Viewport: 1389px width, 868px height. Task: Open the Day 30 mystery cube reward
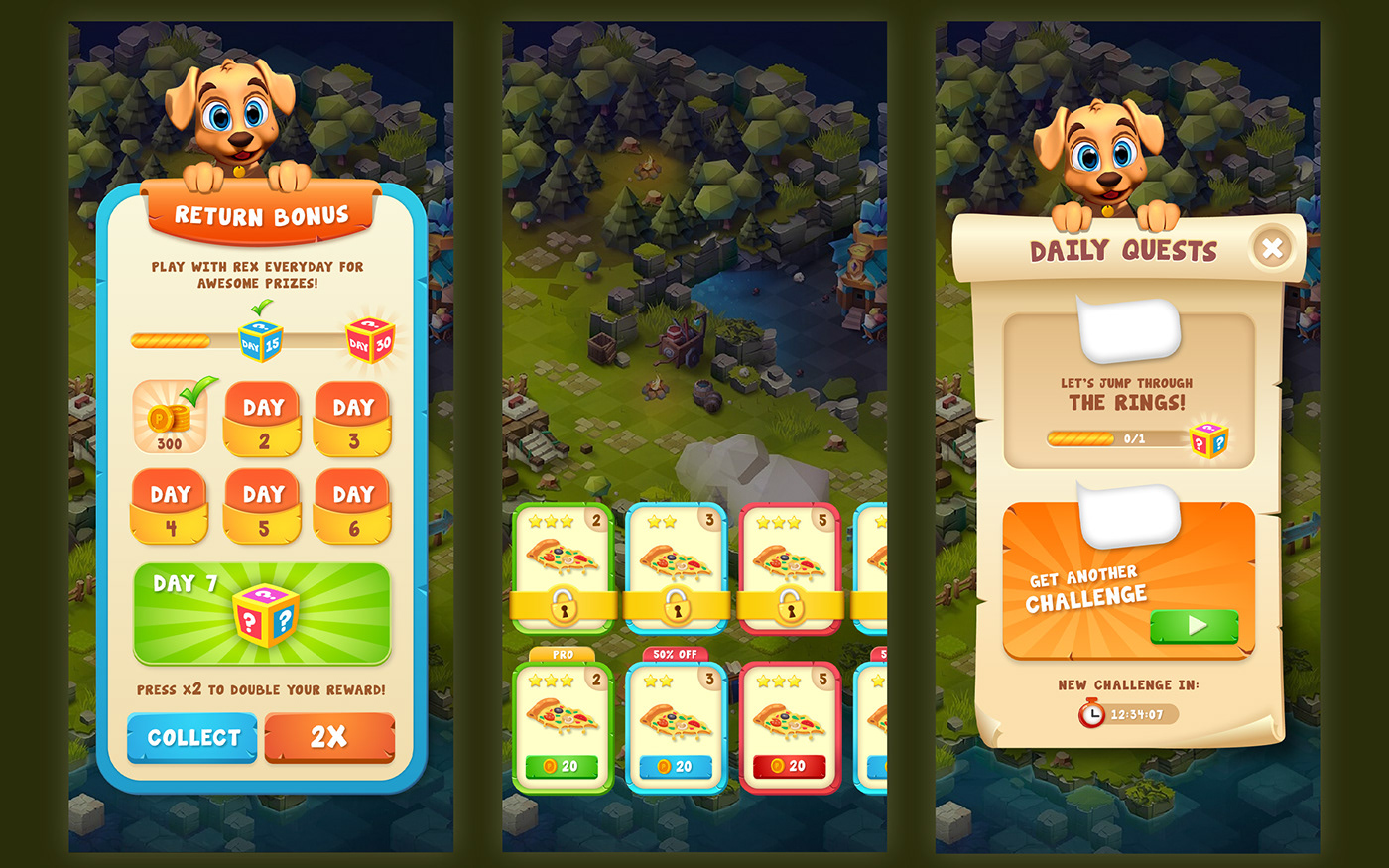[x=371, y=338]
